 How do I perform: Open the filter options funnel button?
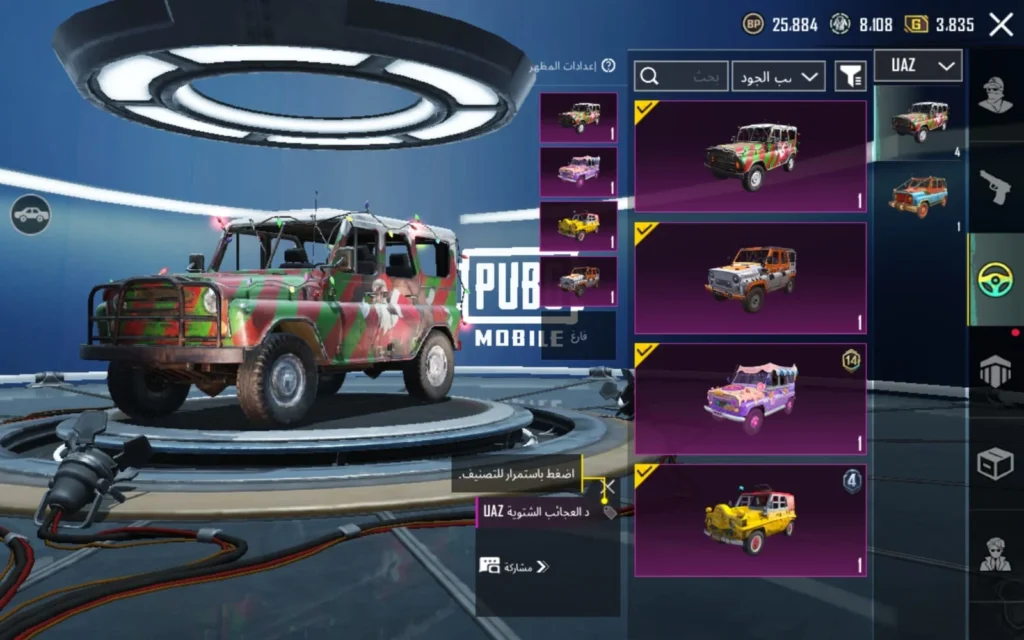pos(851,76)
